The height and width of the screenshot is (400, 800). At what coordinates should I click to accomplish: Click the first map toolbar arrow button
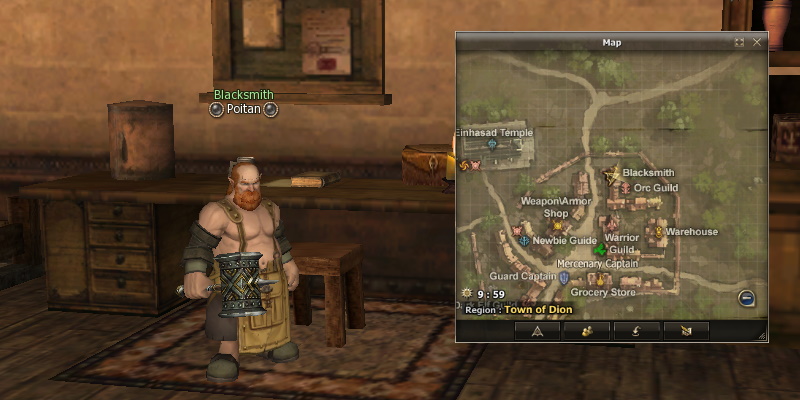pyautogui.click(x=537, y=330)
